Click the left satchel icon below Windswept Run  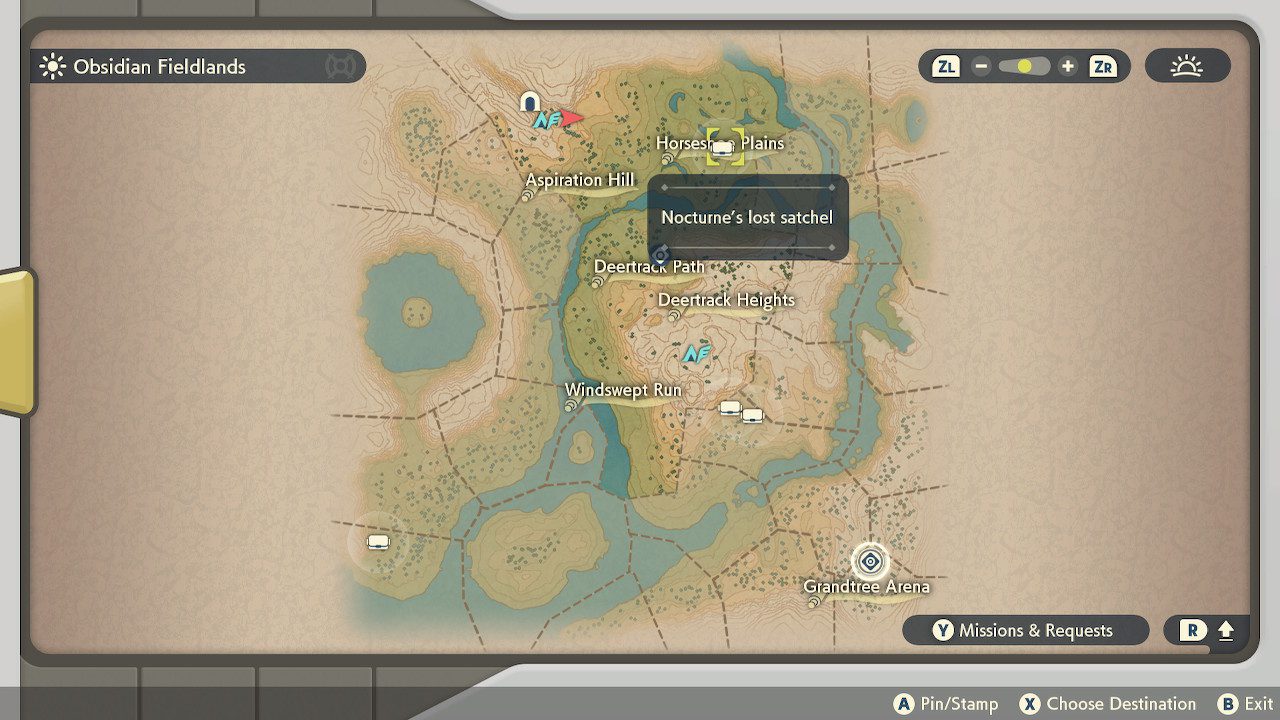[x=729, y=407]
